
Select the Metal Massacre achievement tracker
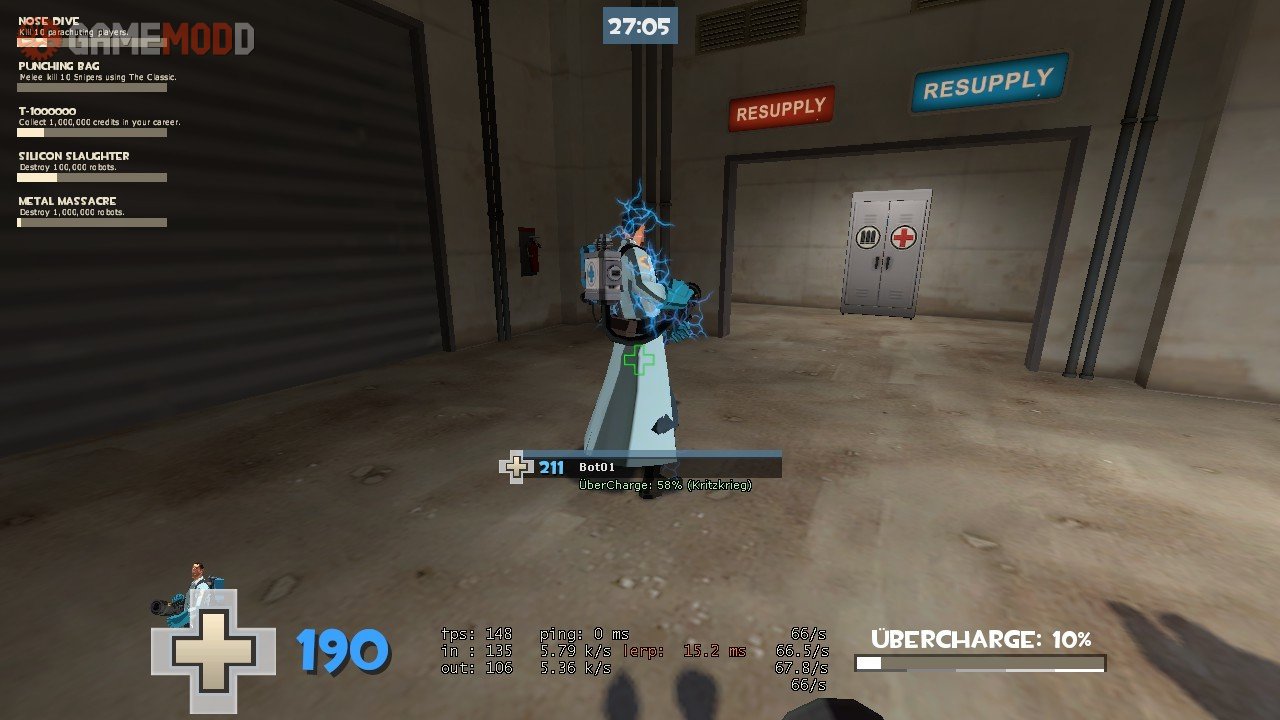coord(92,211)
